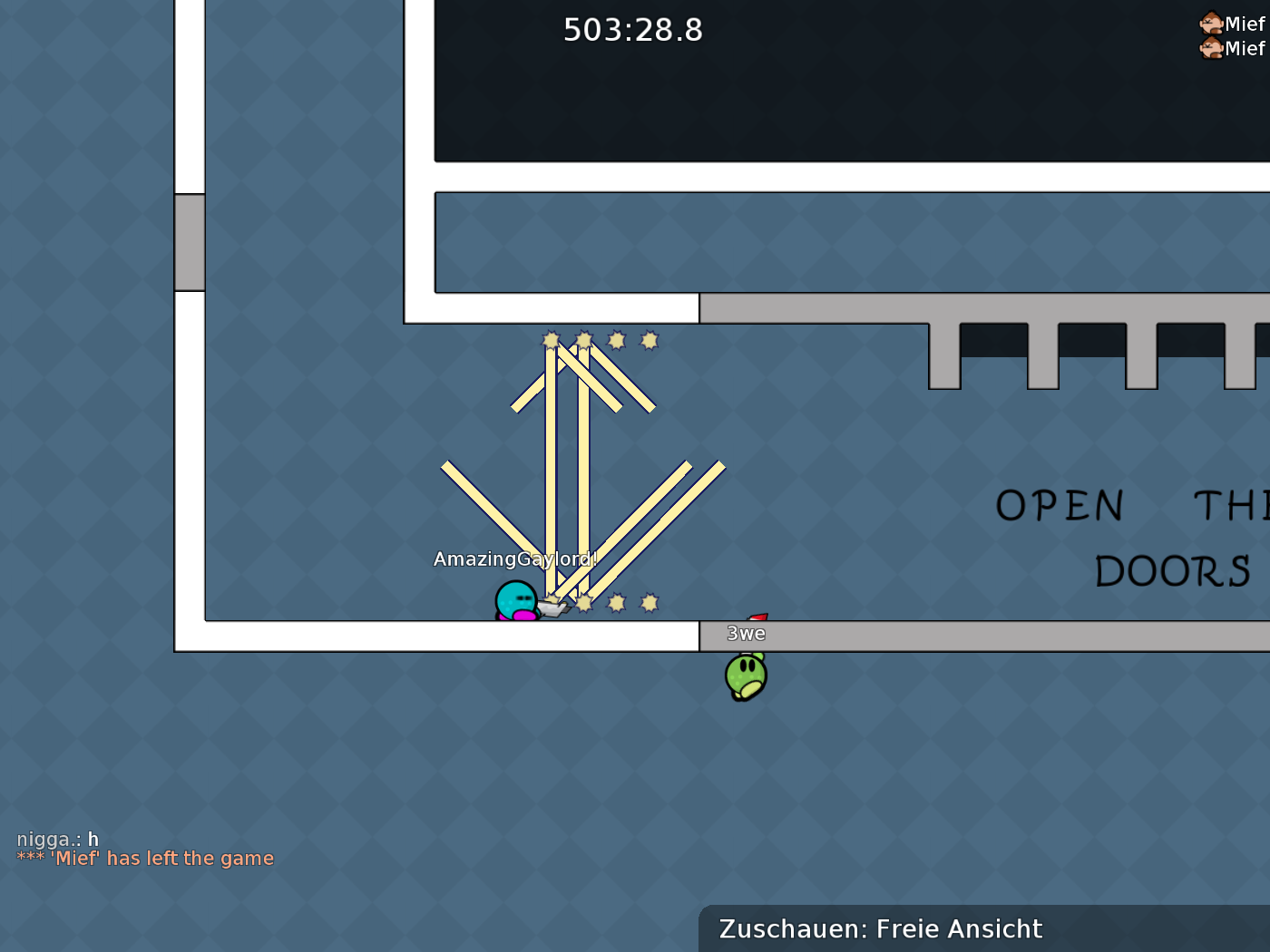The height and width of the screenshot is (952, 1270).
Task: Click the gray door segment on the left wall
Action: click(189, 240)
